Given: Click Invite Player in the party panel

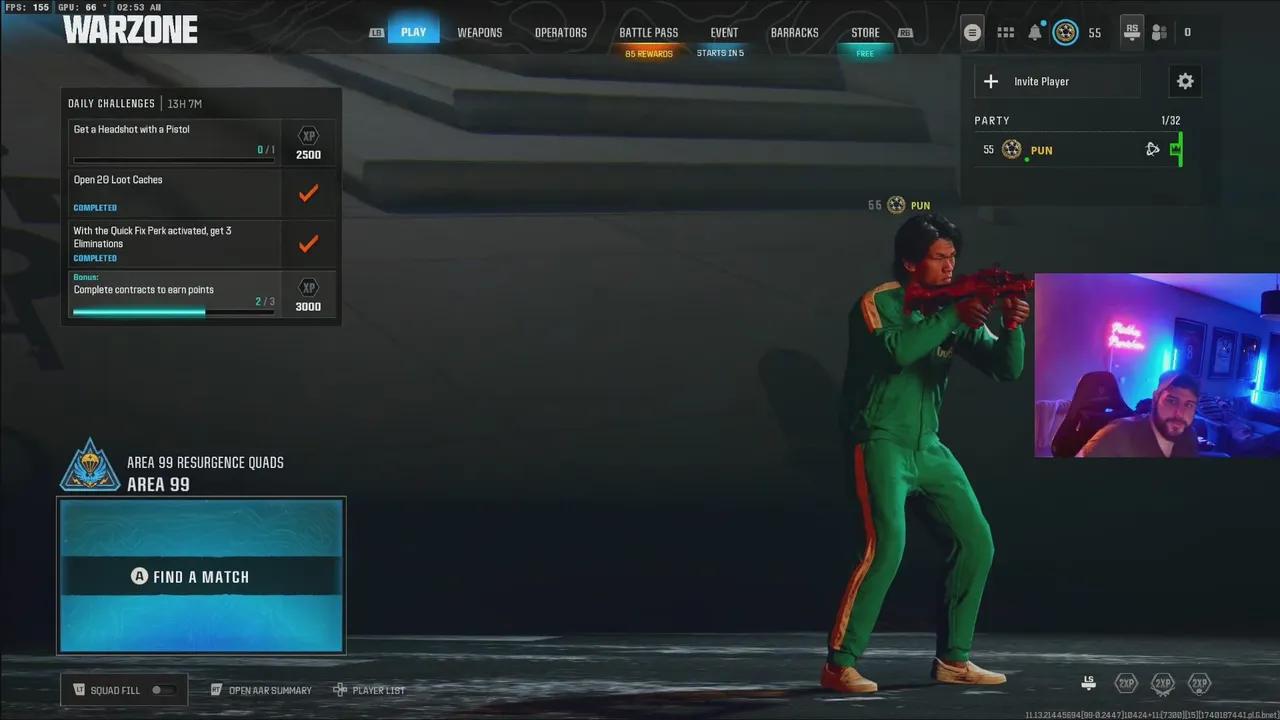Looking at the screenshot, I should pyautogui.click(x=1041, y=81).
